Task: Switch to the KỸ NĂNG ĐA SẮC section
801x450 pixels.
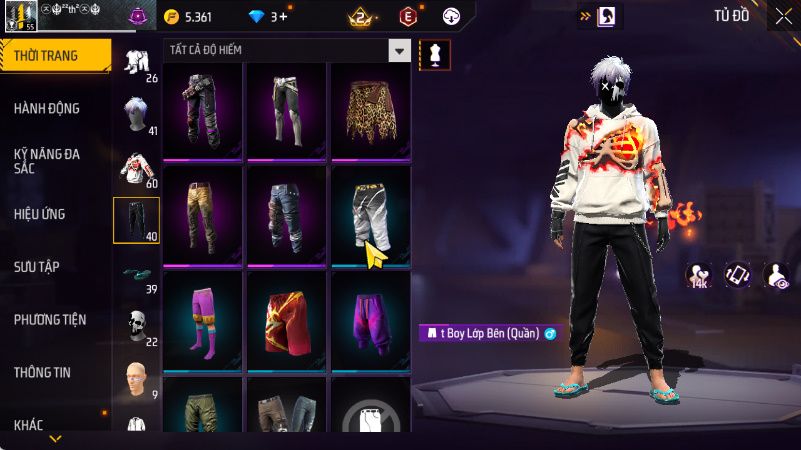Action: pos(47,161)
